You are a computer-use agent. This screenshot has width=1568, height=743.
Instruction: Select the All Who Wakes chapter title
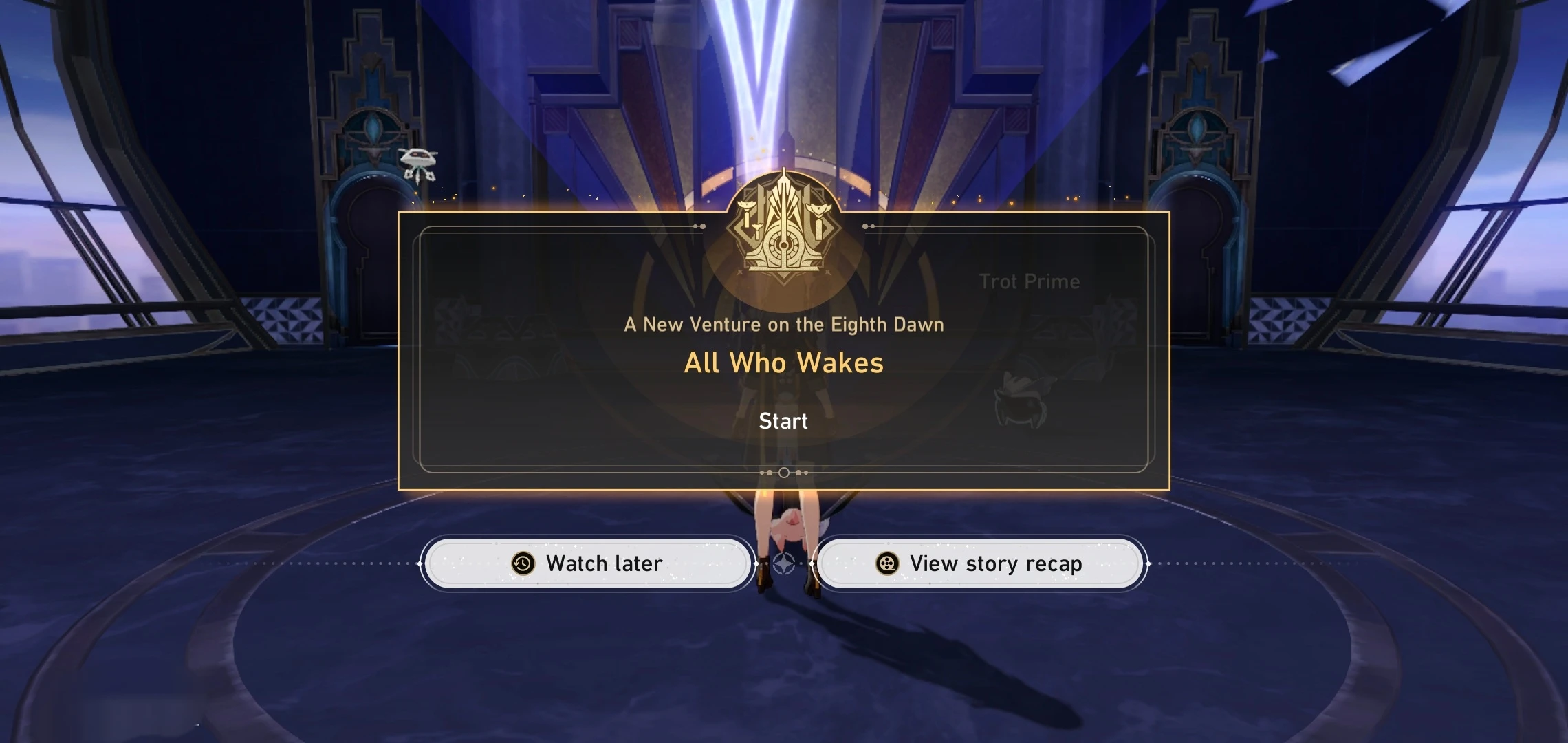(783, 362)
